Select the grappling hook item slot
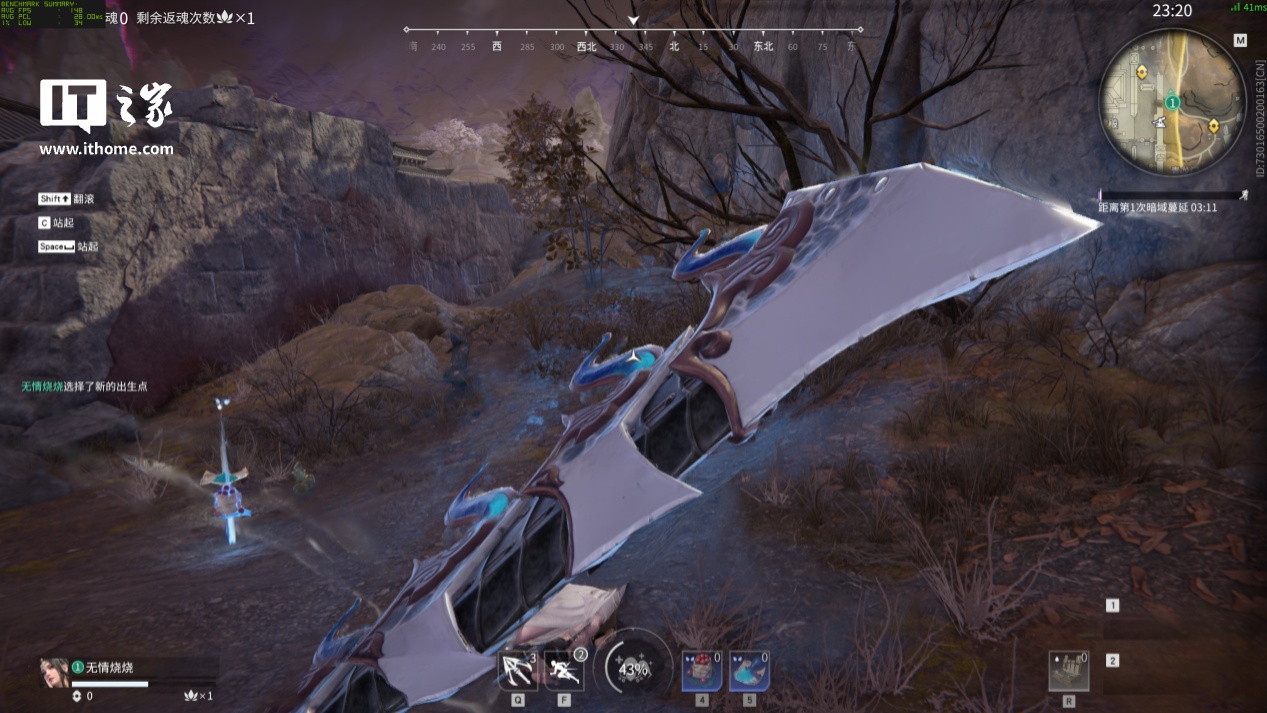 pos(517,670)
